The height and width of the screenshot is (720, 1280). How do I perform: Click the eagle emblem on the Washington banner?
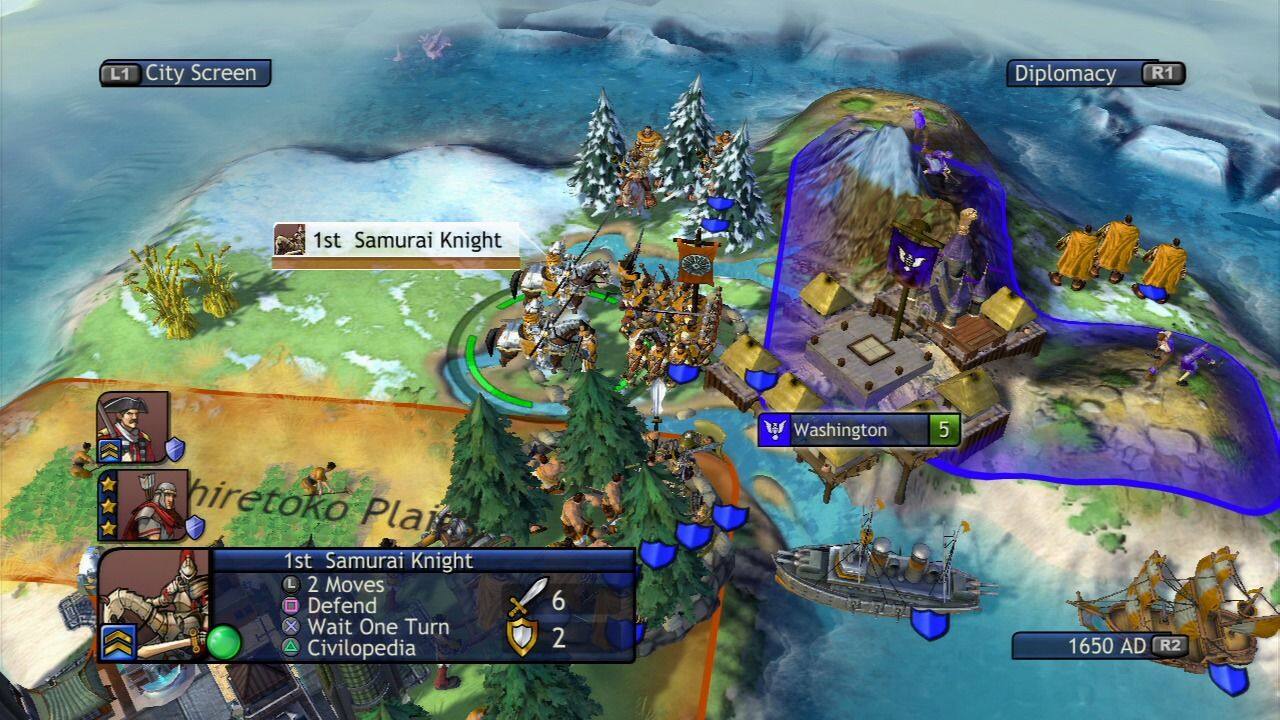(x=776, y=429)
